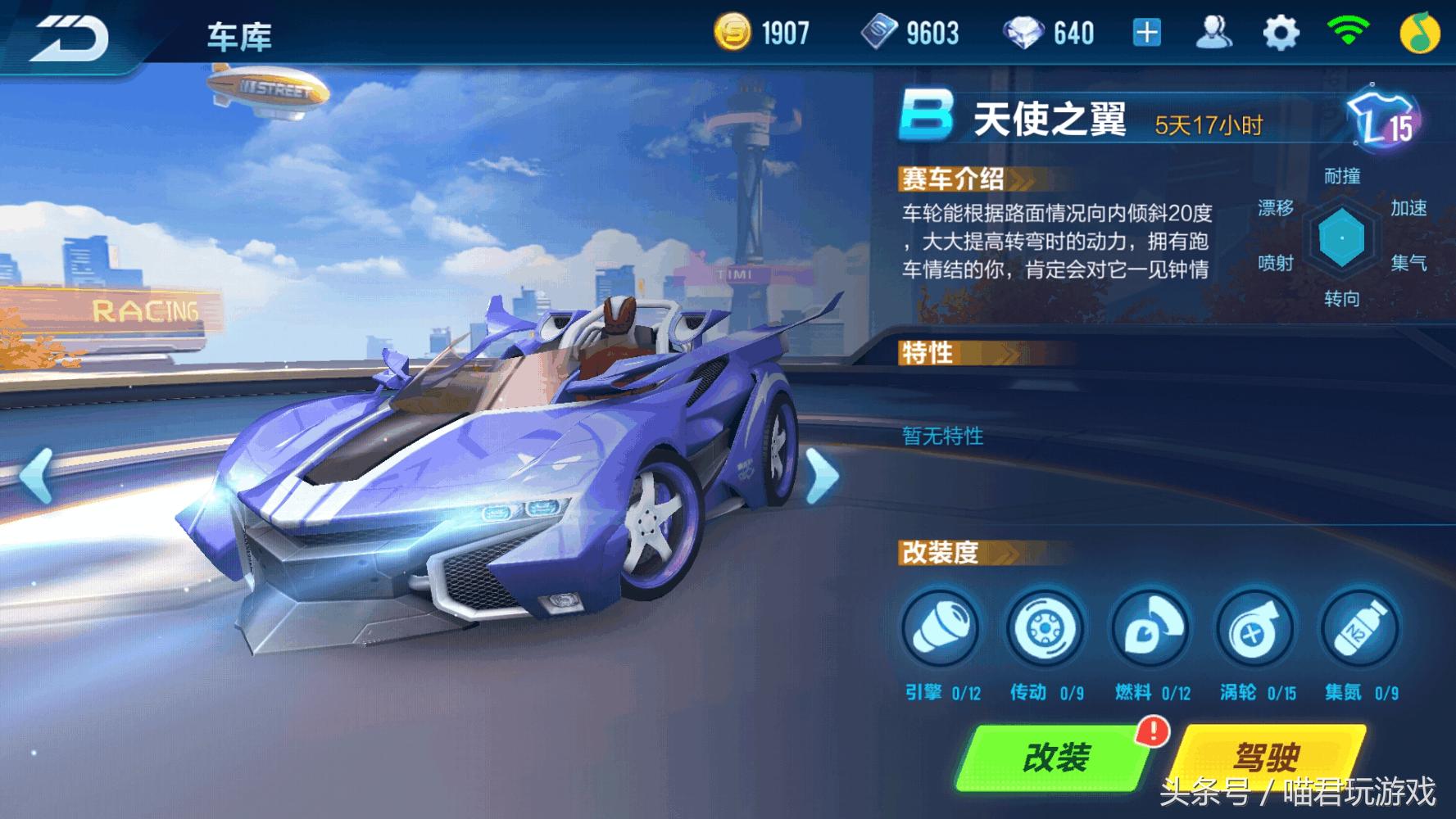
Task: Tap the plus button to add diamonds
Action: coord(1146,31)
